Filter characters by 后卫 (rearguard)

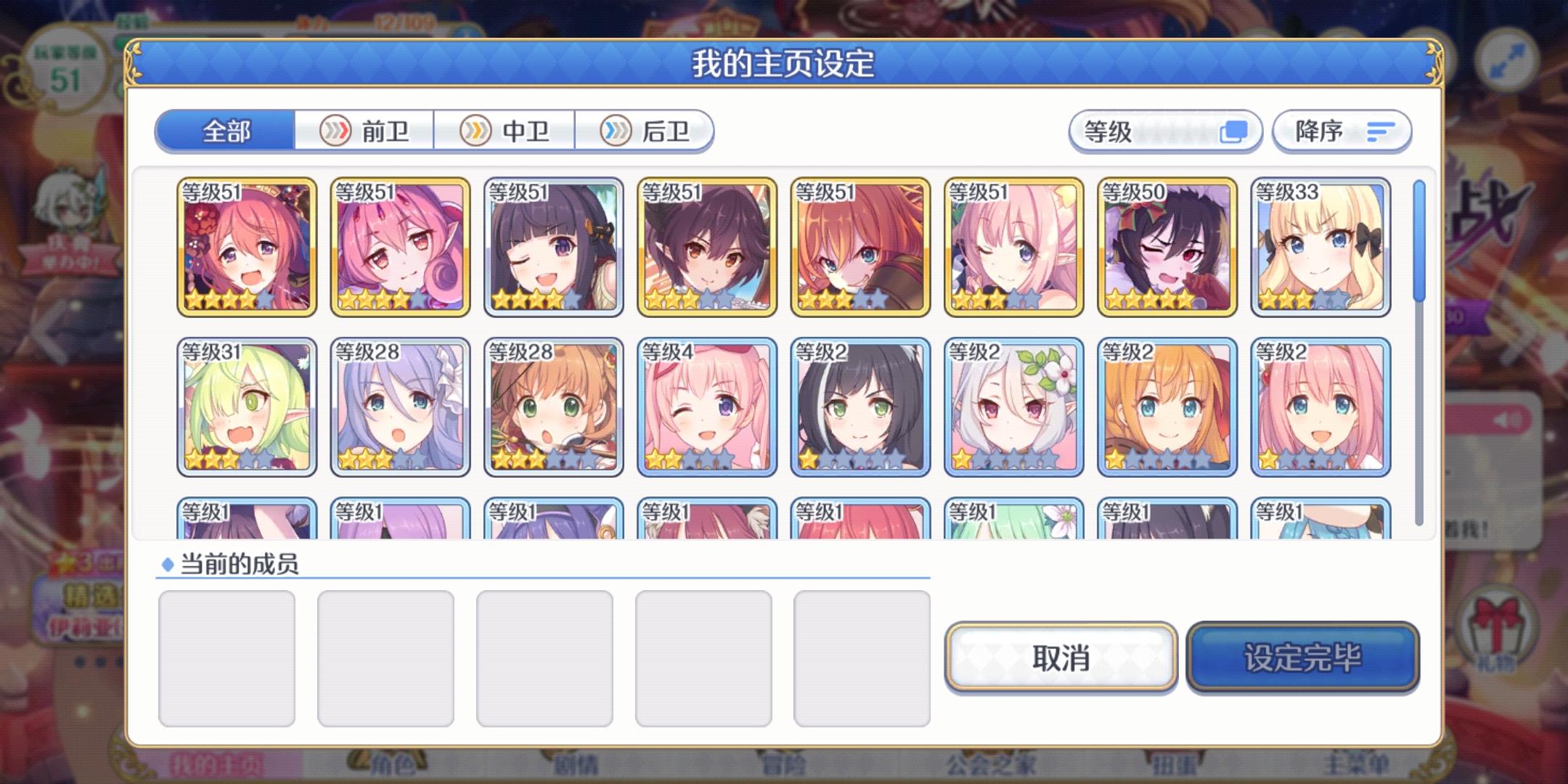(648, 131)
